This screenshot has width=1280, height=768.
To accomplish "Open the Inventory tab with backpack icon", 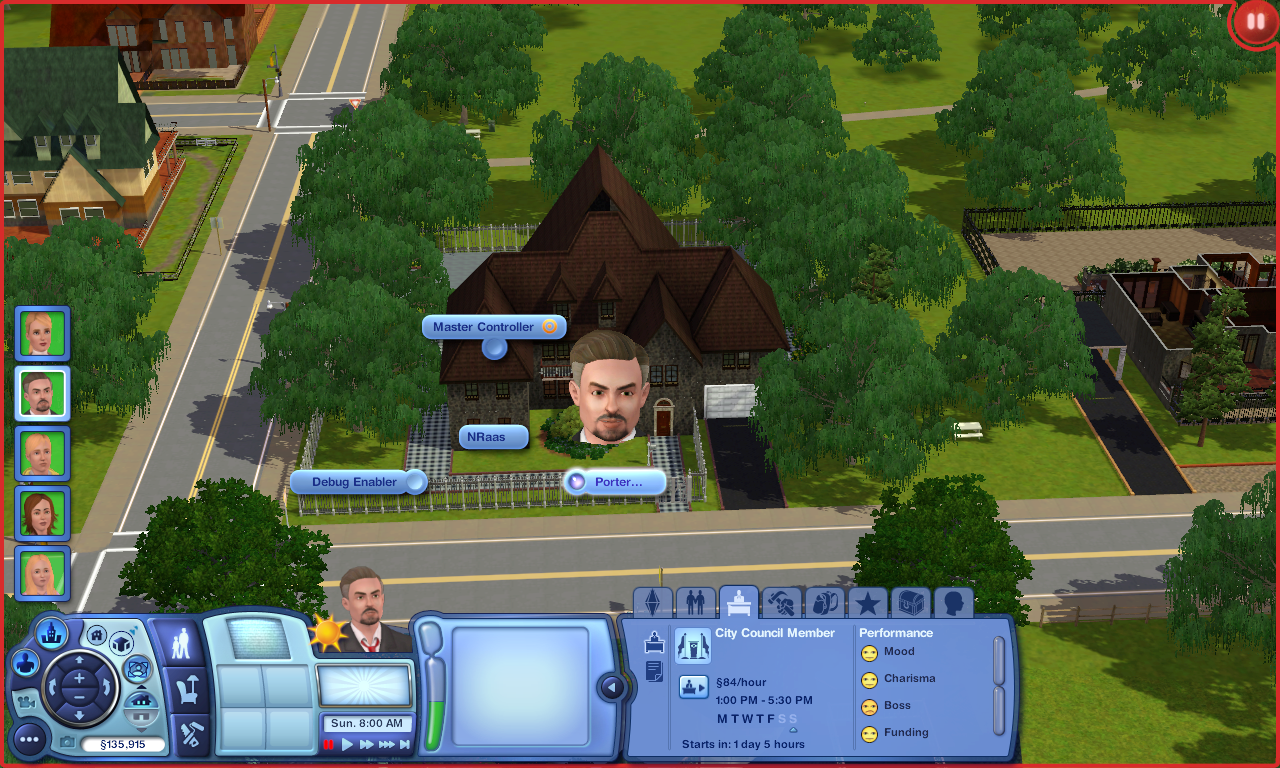I will tap(824, 603).
